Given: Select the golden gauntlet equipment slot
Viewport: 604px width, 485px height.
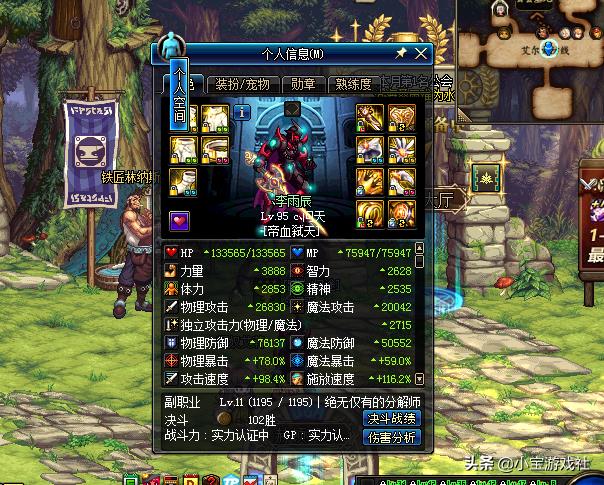Looking at the screenshot, I should pyautogui.click(x=371, y=181).
